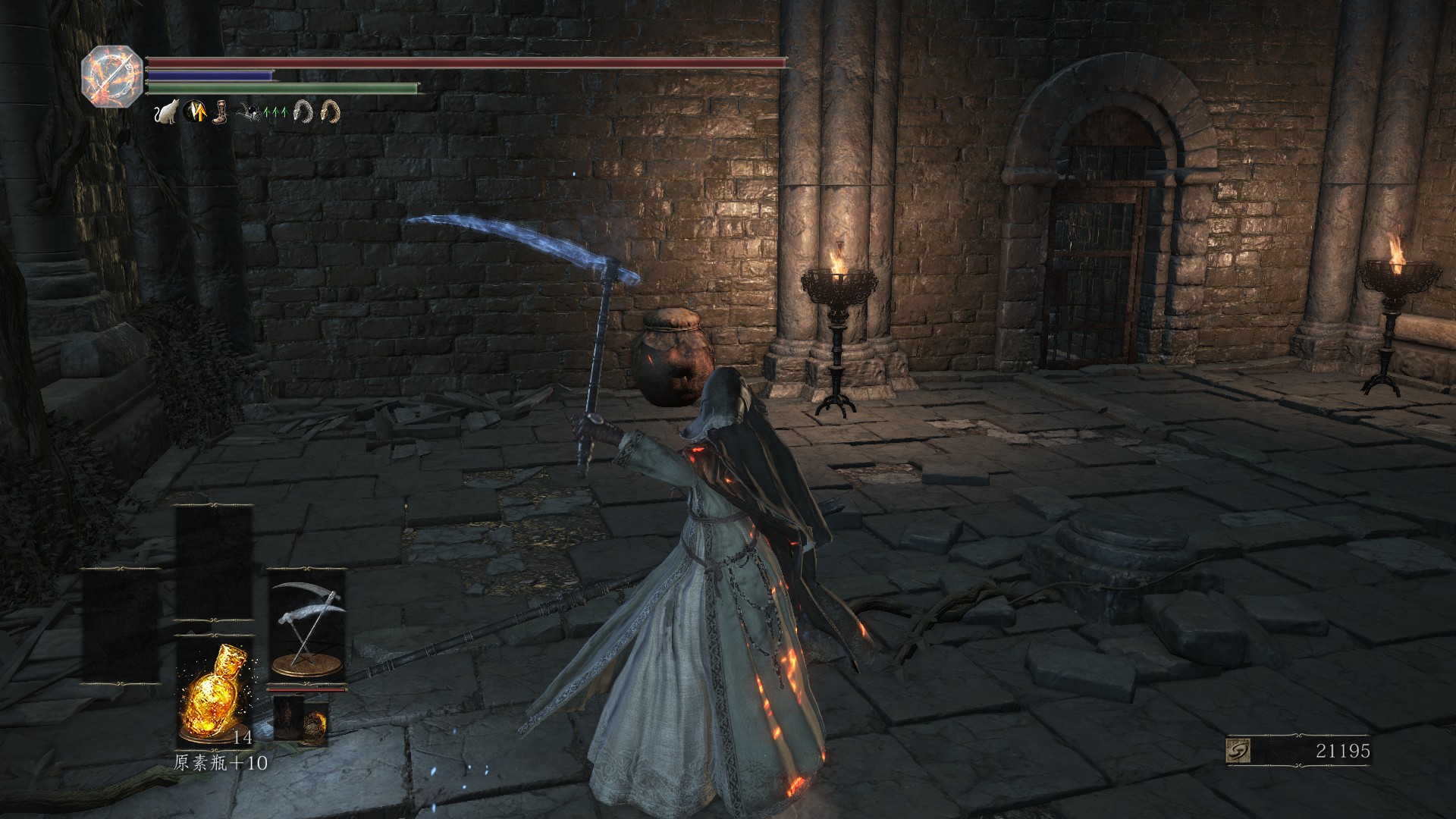Select the Estus Flask +10 item slot

[214, 692]
